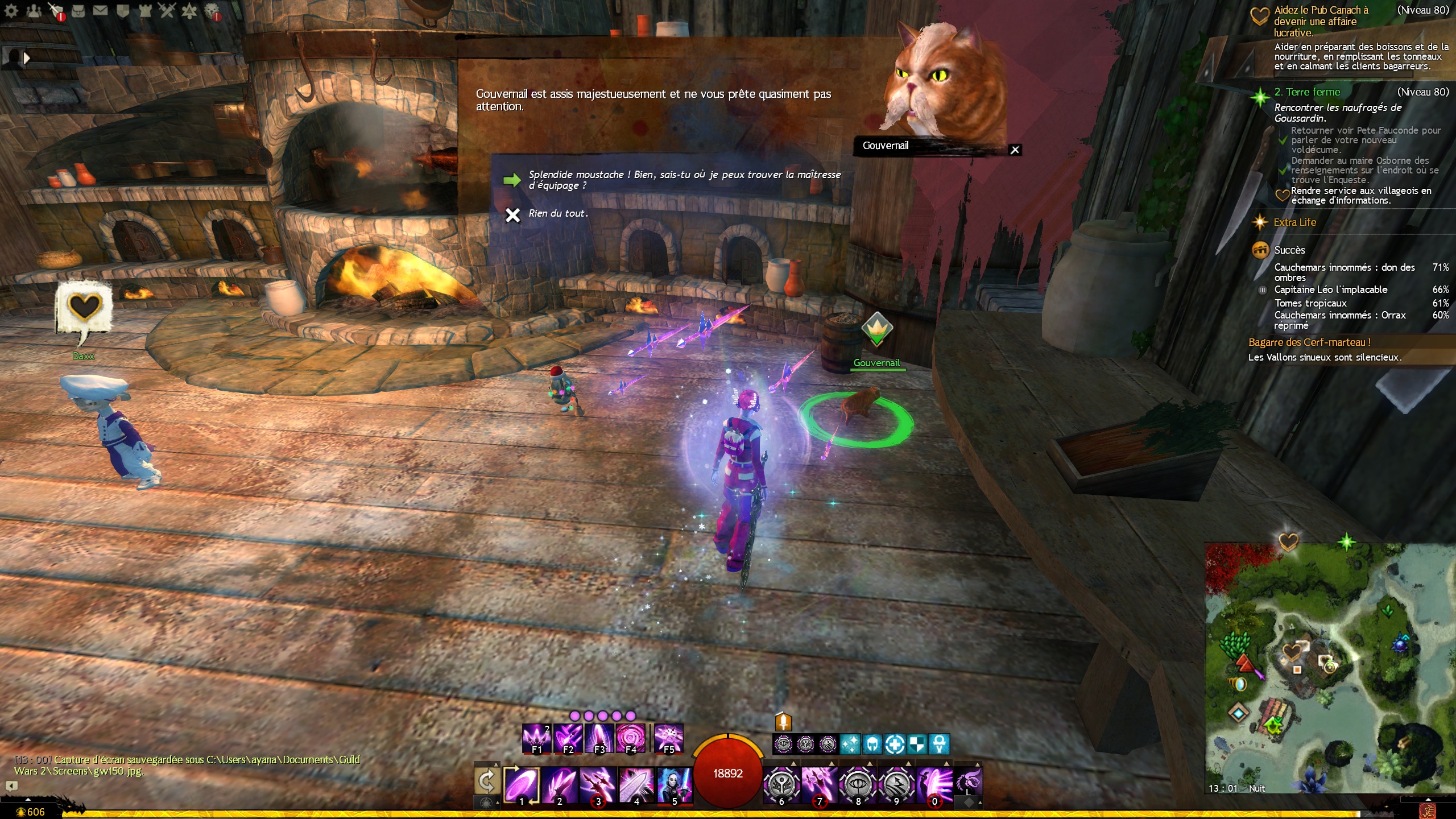Open the bag inventory icon
Screen dimensions: 1456x819
(78, 10)
